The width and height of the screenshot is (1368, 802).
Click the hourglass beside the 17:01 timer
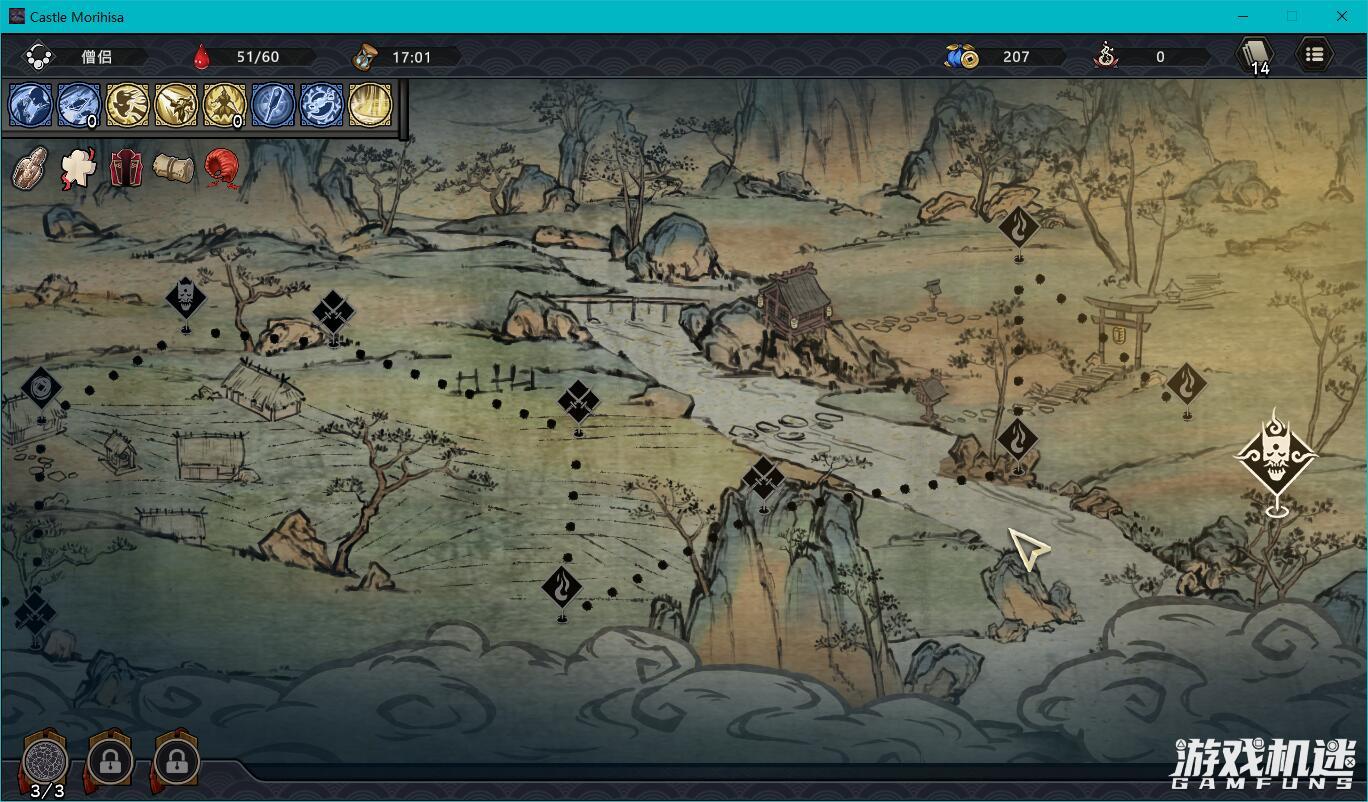point(366,56)
